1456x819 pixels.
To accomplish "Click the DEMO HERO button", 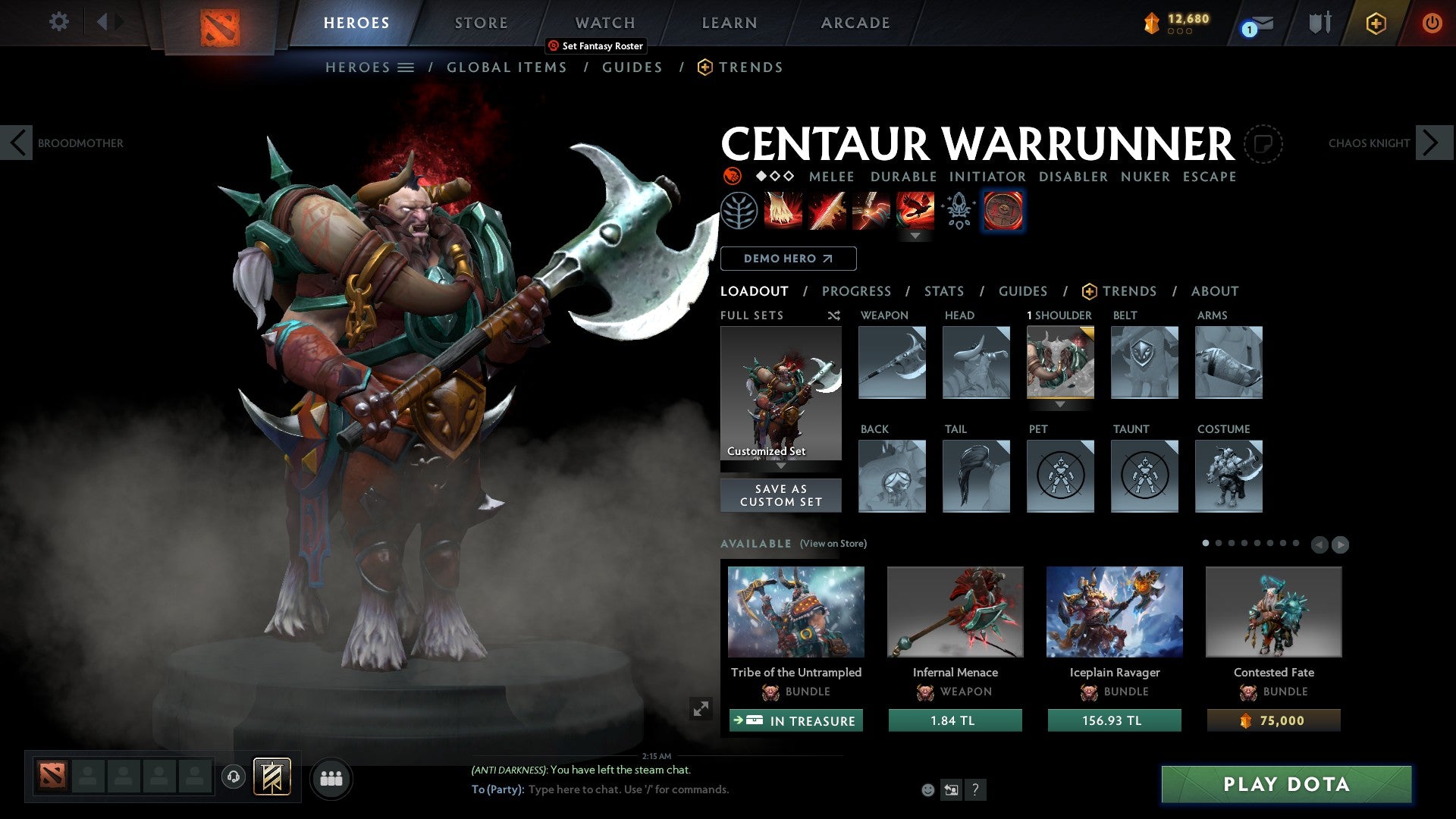I will [789, 259].
